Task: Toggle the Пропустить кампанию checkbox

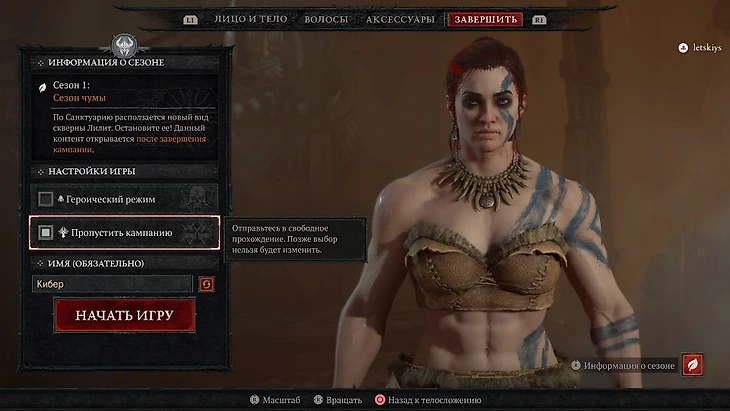Action: pyautogui.click(x=46, y=233)
